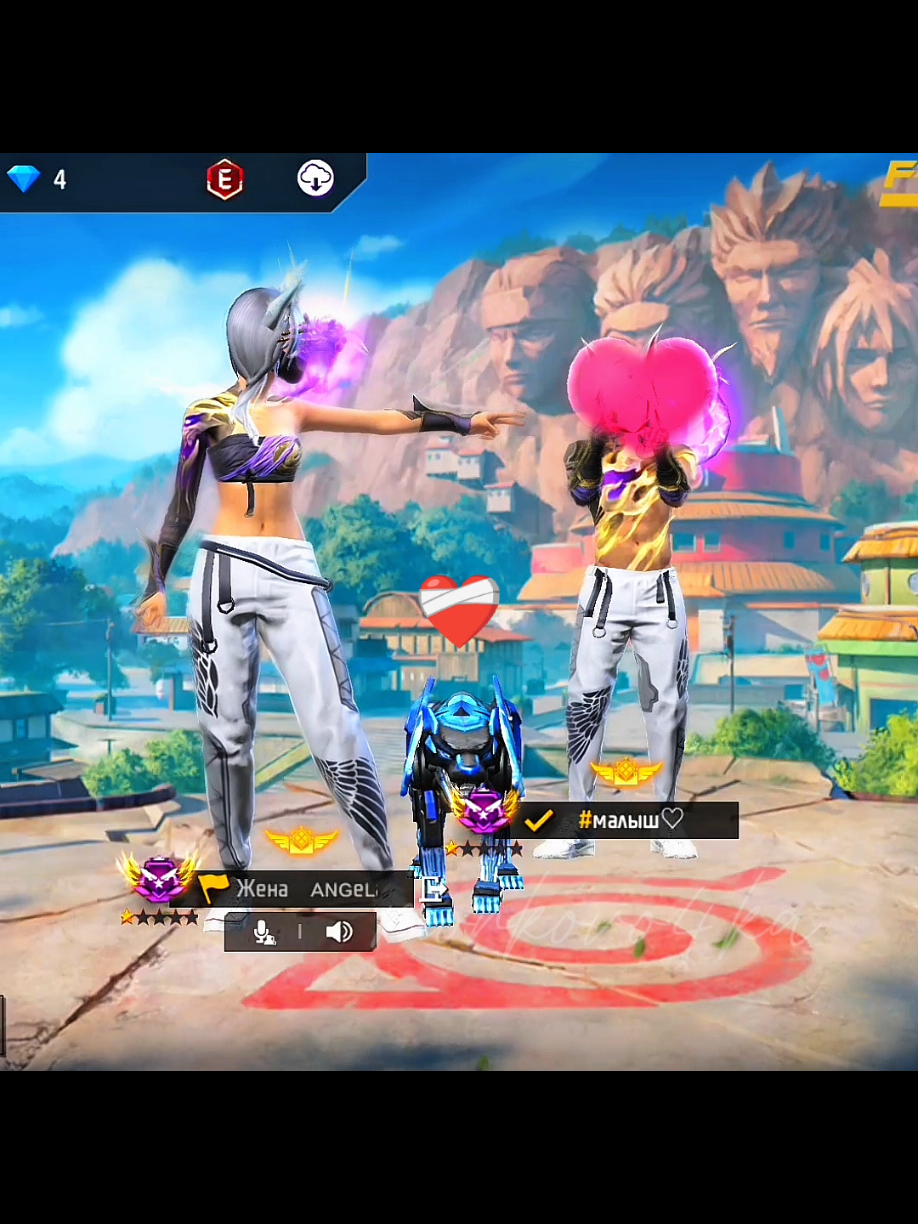Toggle the speaker sound icon
This screenshot has width=918, height=1224.
(339, 932)
